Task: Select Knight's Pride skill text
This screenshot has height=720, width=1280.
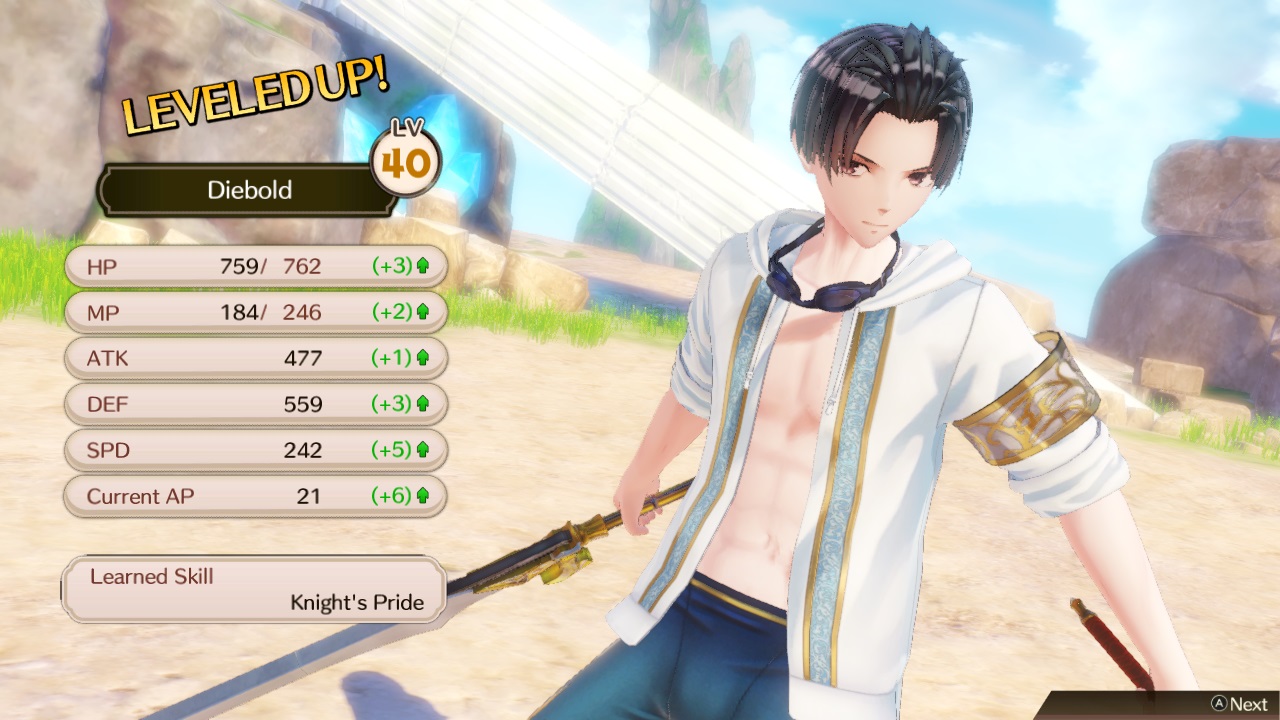Action: point(358,602)
